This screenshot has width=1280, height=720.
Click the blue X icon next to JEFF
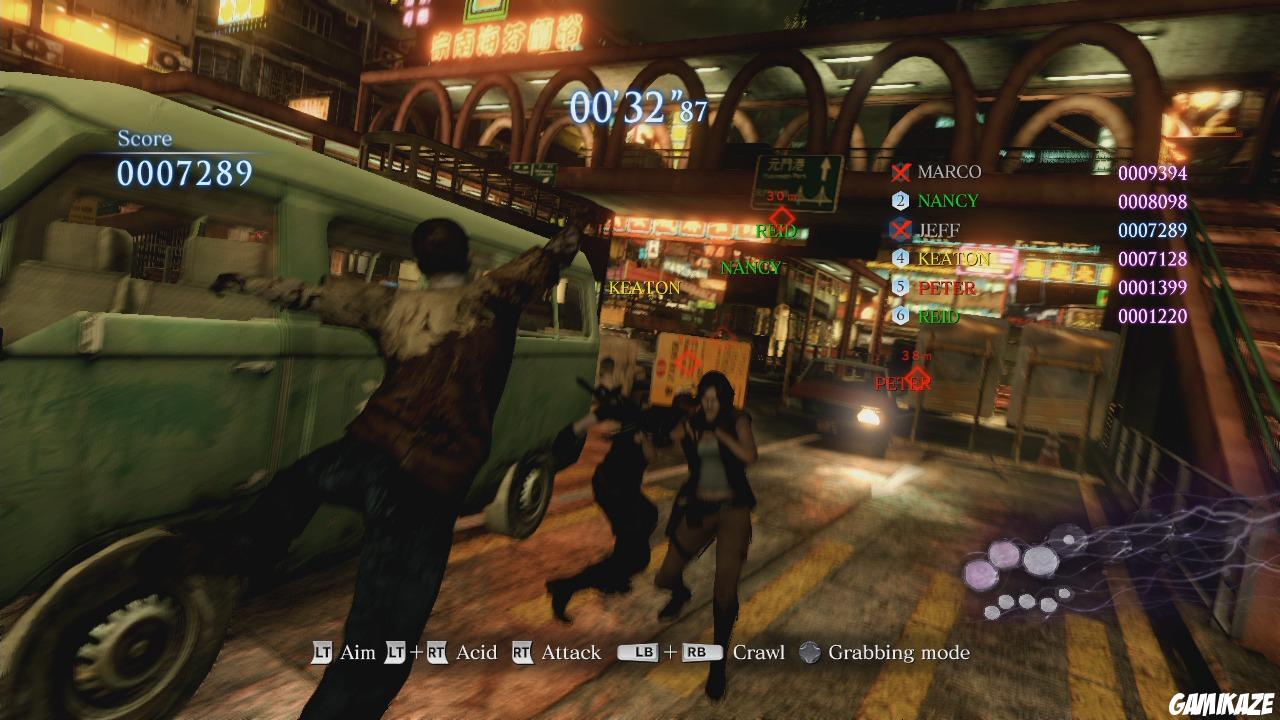click(899, 229)
